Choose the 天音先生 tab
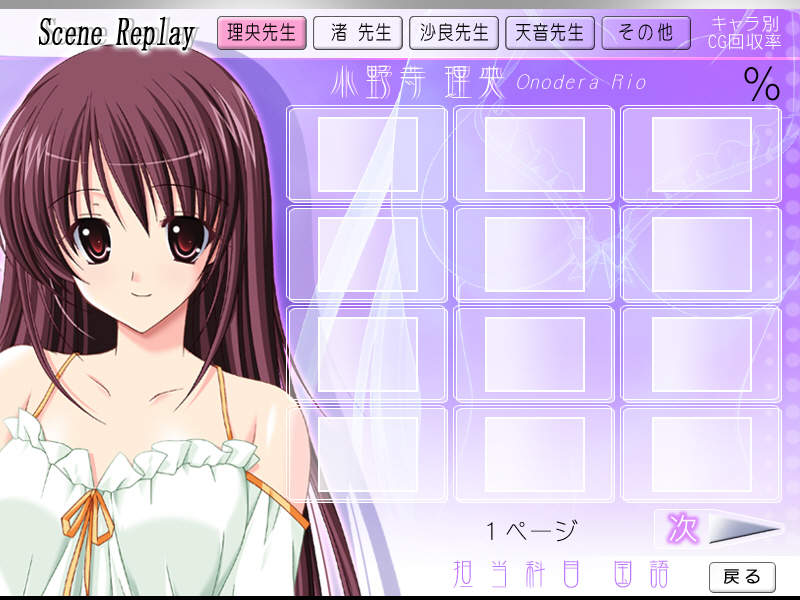 [549, 33]
